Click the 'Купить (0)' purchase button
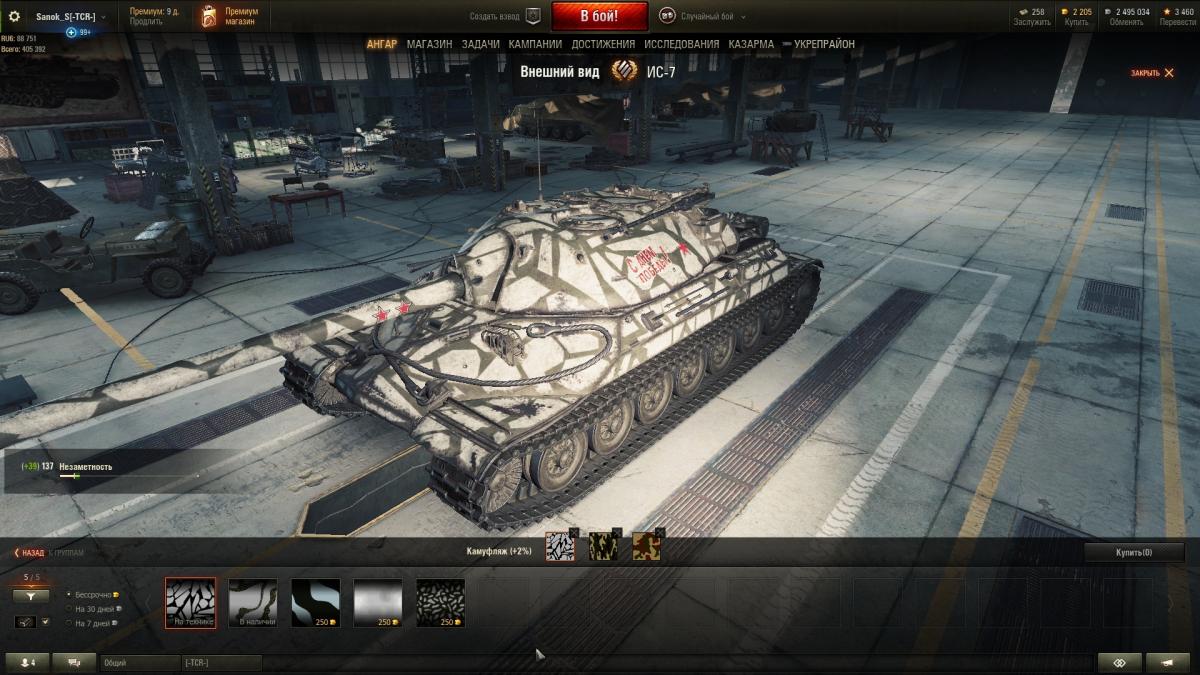The width and height of the screenshot is (1200, 675). (1134, 552)
